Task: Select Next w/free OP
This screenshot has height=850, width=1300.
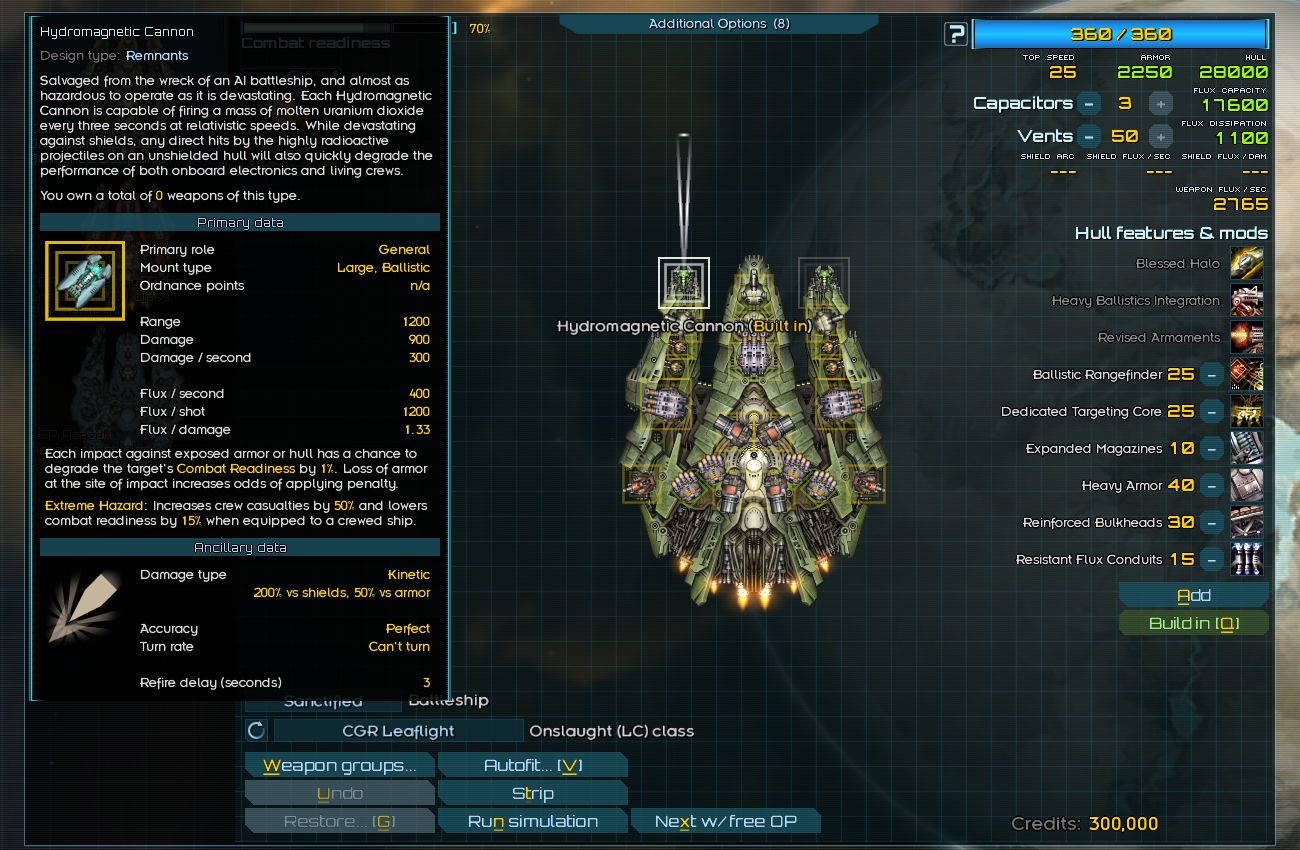Action: pyautogui.click(x=725, y=822)
